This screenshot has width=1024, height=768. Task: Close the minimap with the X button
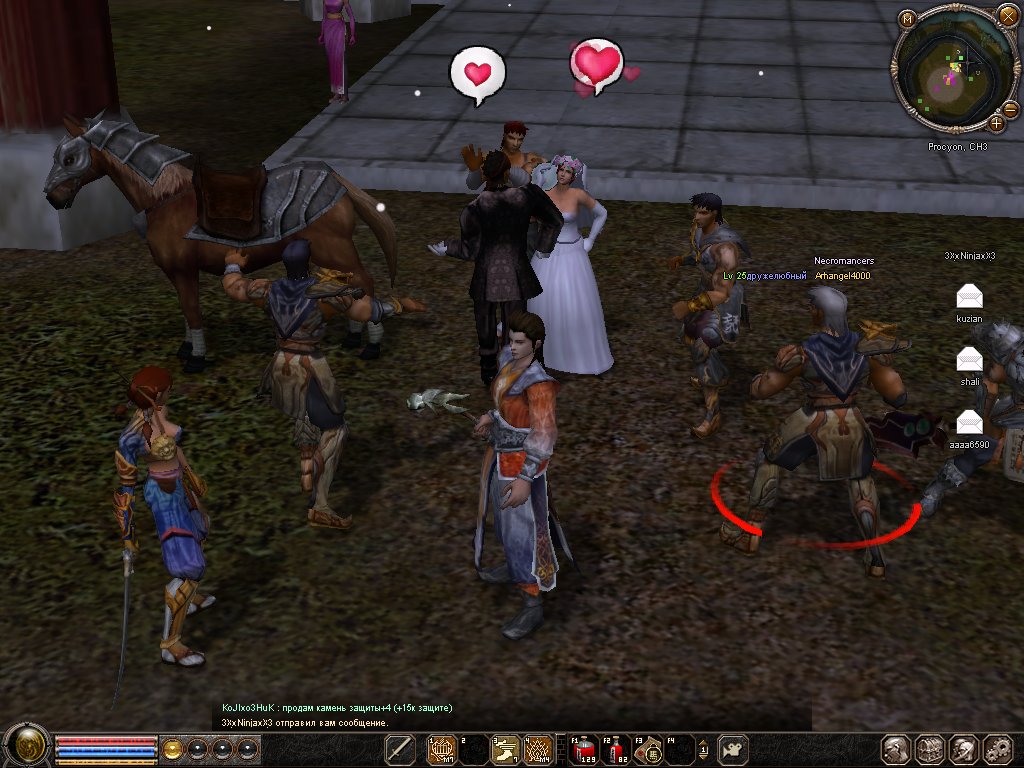click(x=1008, y=19)
